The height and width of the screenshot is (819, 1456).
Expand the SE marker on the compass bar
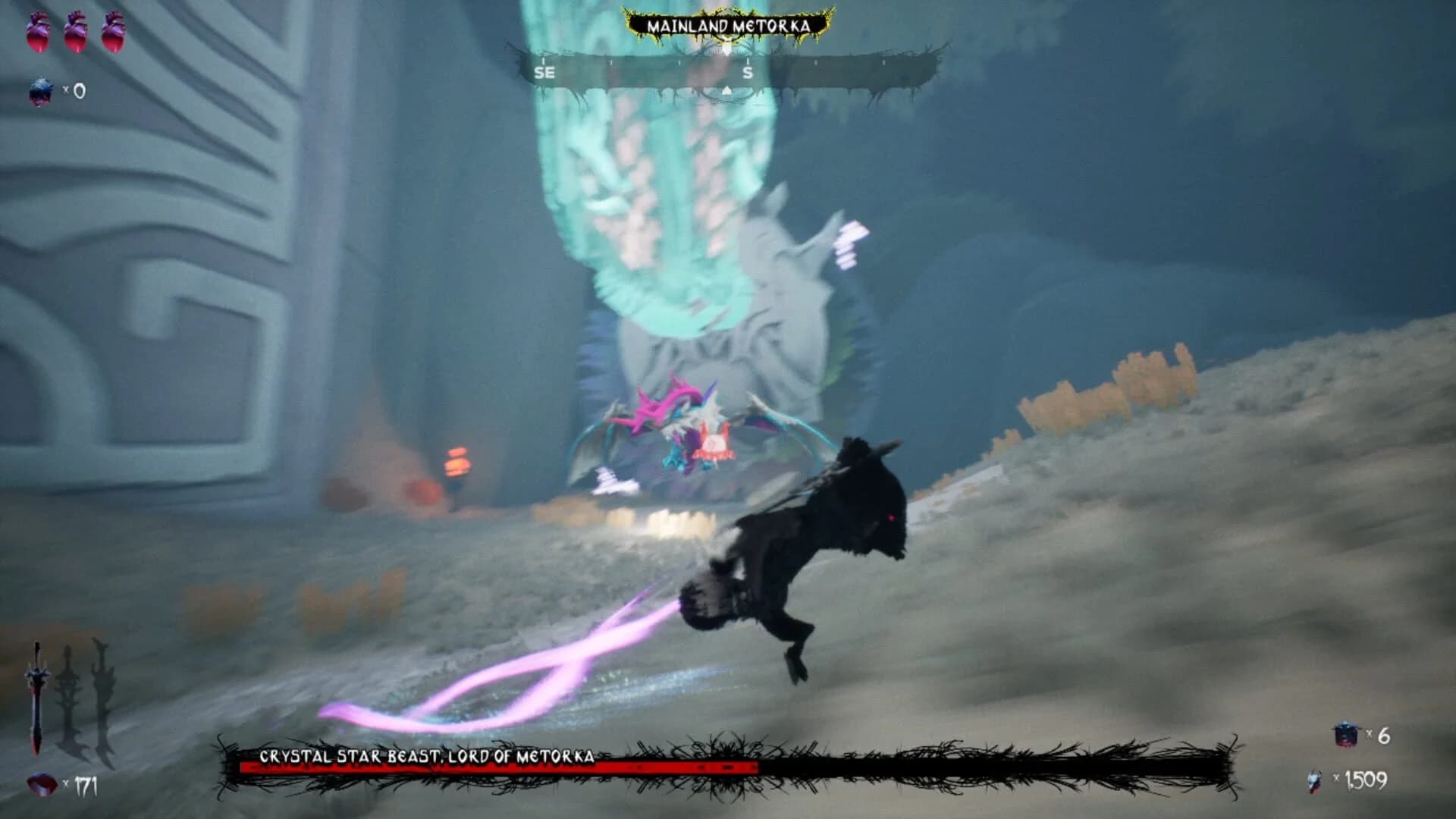pos(544,72)
